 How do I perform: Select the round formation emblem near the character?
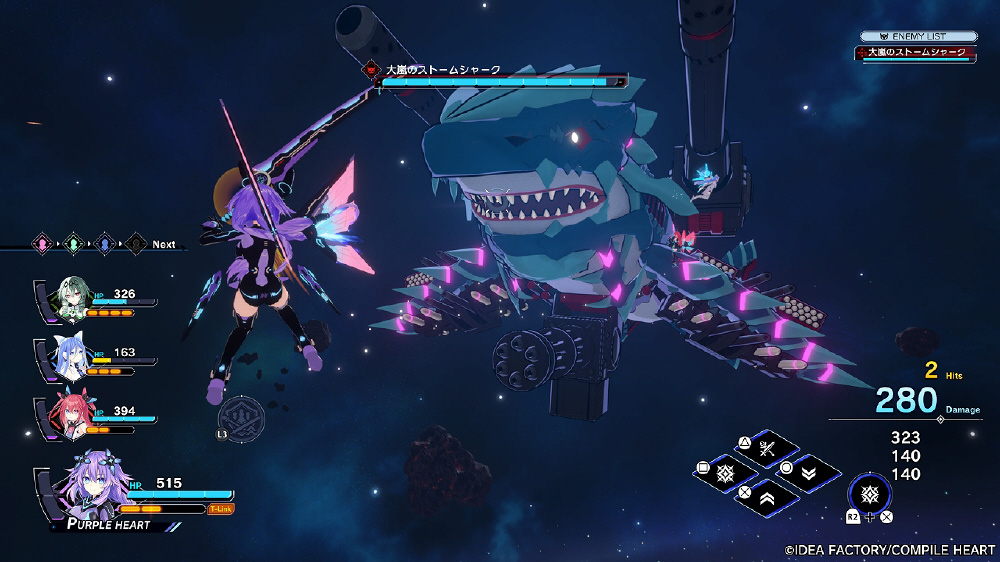point(241,415)
